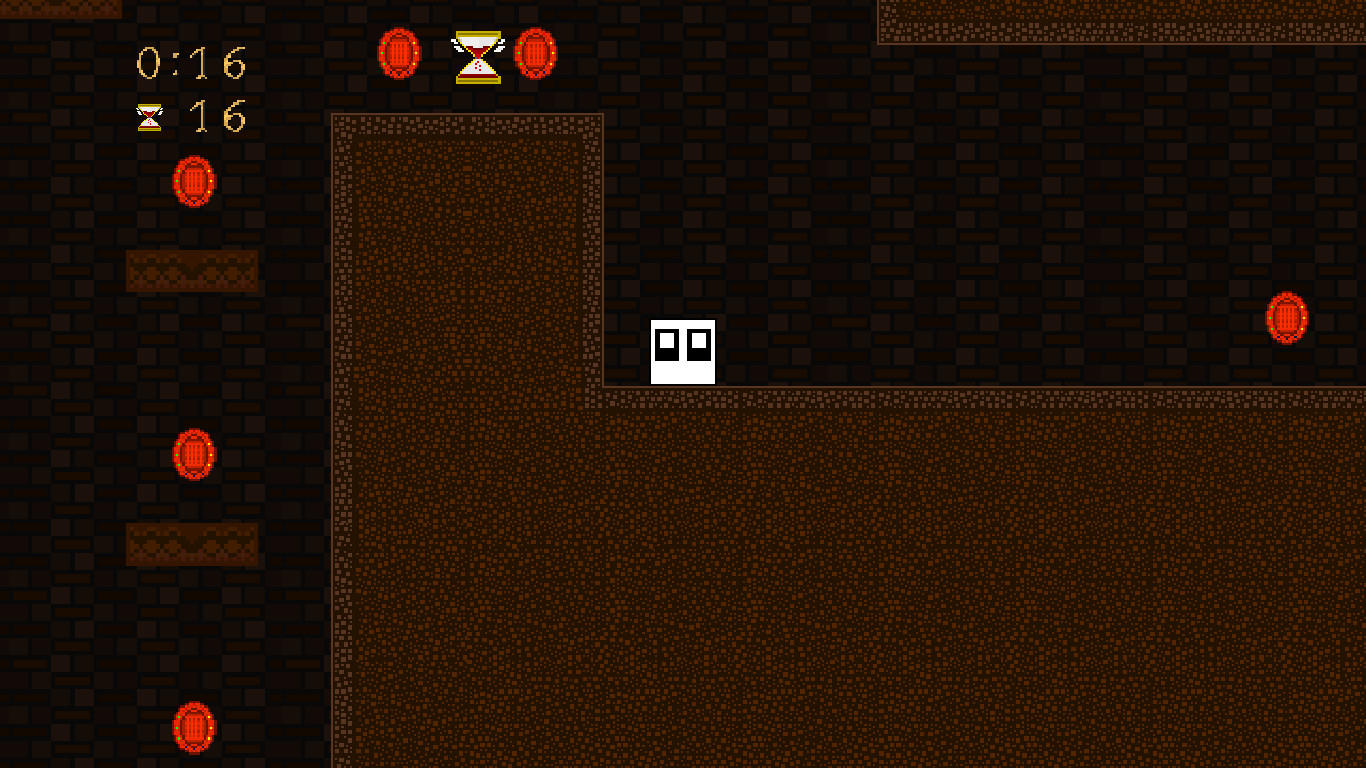Click the coin right of the winged hourglass
1366x768 pixels.
[x=535, y=55]
